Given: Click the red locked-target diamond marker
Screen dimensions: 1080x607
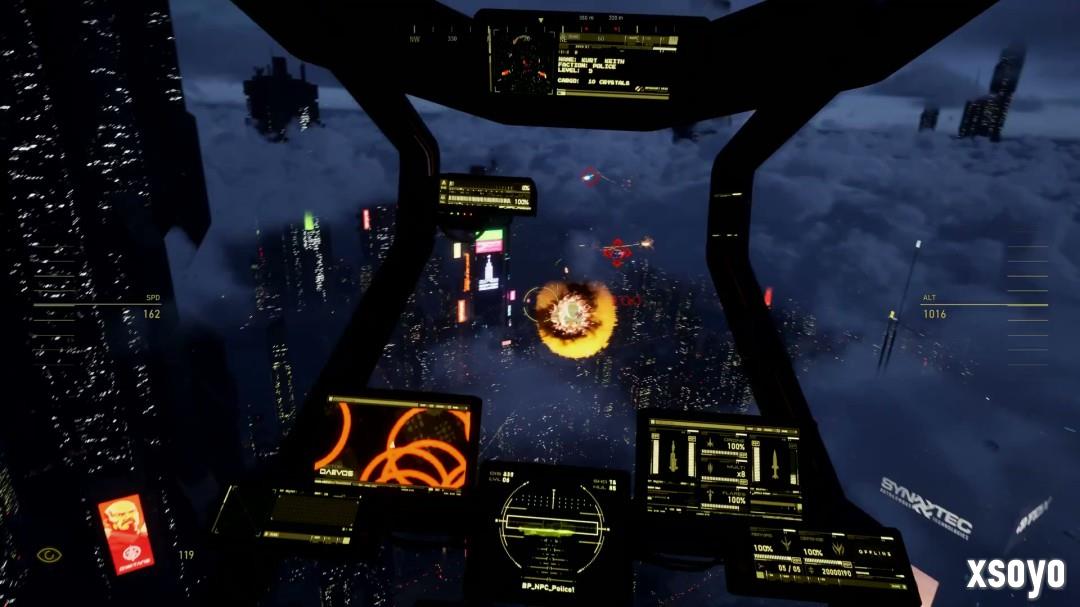Looking at the screenshot, I should 619,252.
